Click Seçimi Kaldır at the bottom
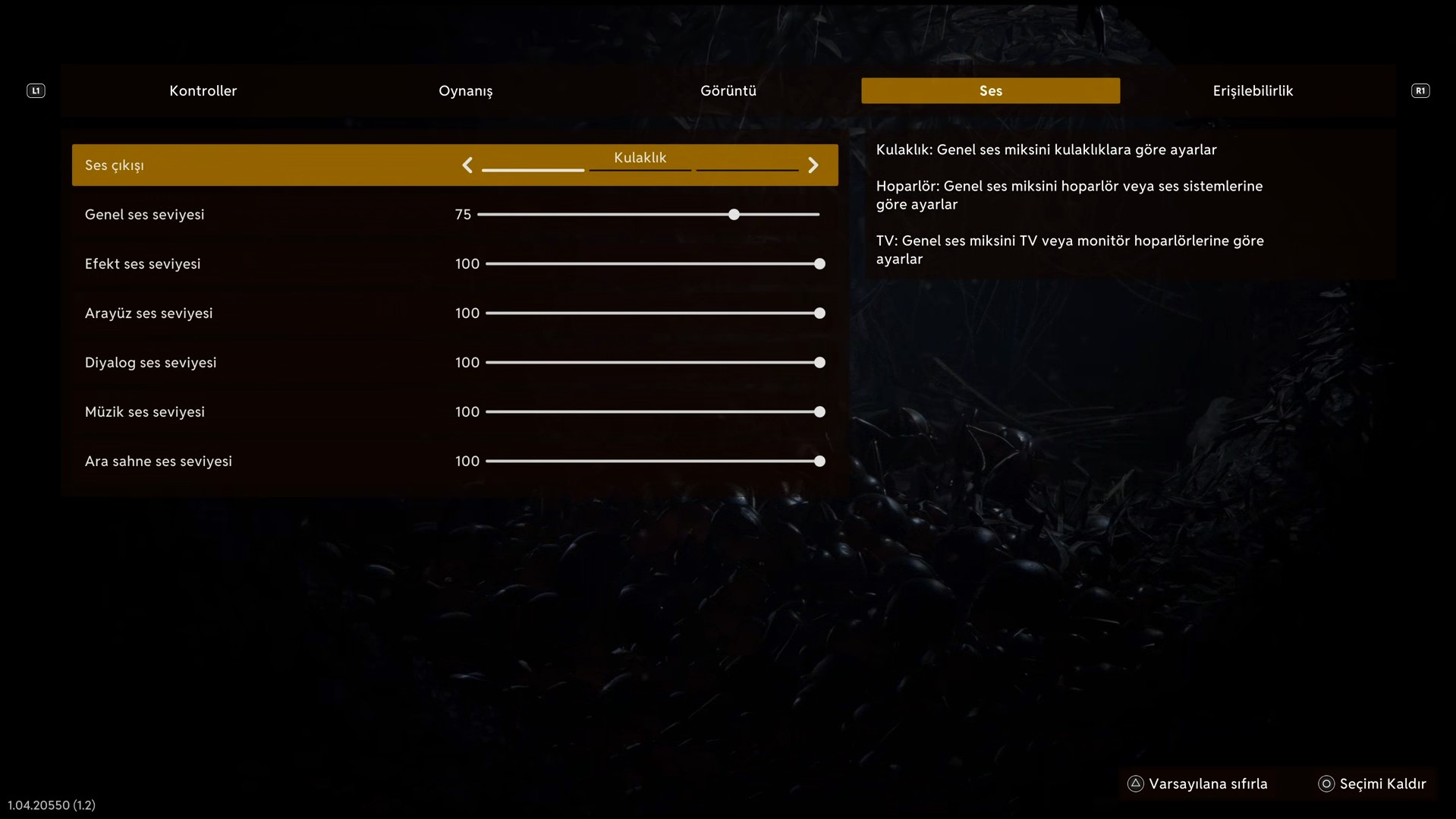The image size is (1456, 819). point(1373,784)
